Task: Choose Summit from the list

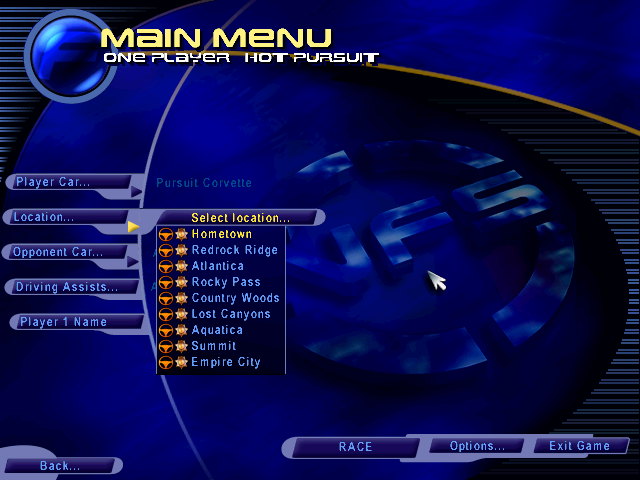Action: (214, 346)
